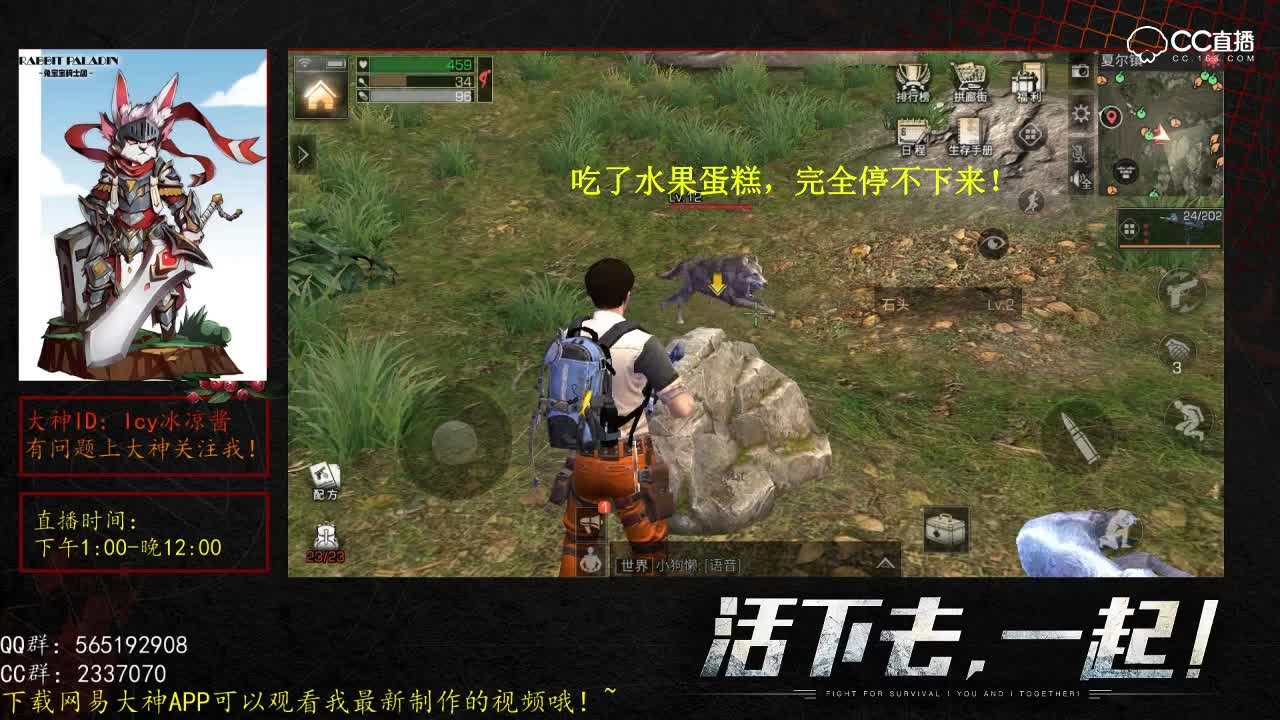Open the 日程 schedule calendar icon
This screenshot has height=720, width=1280.
pyautogui.click(x=911, y=135)
